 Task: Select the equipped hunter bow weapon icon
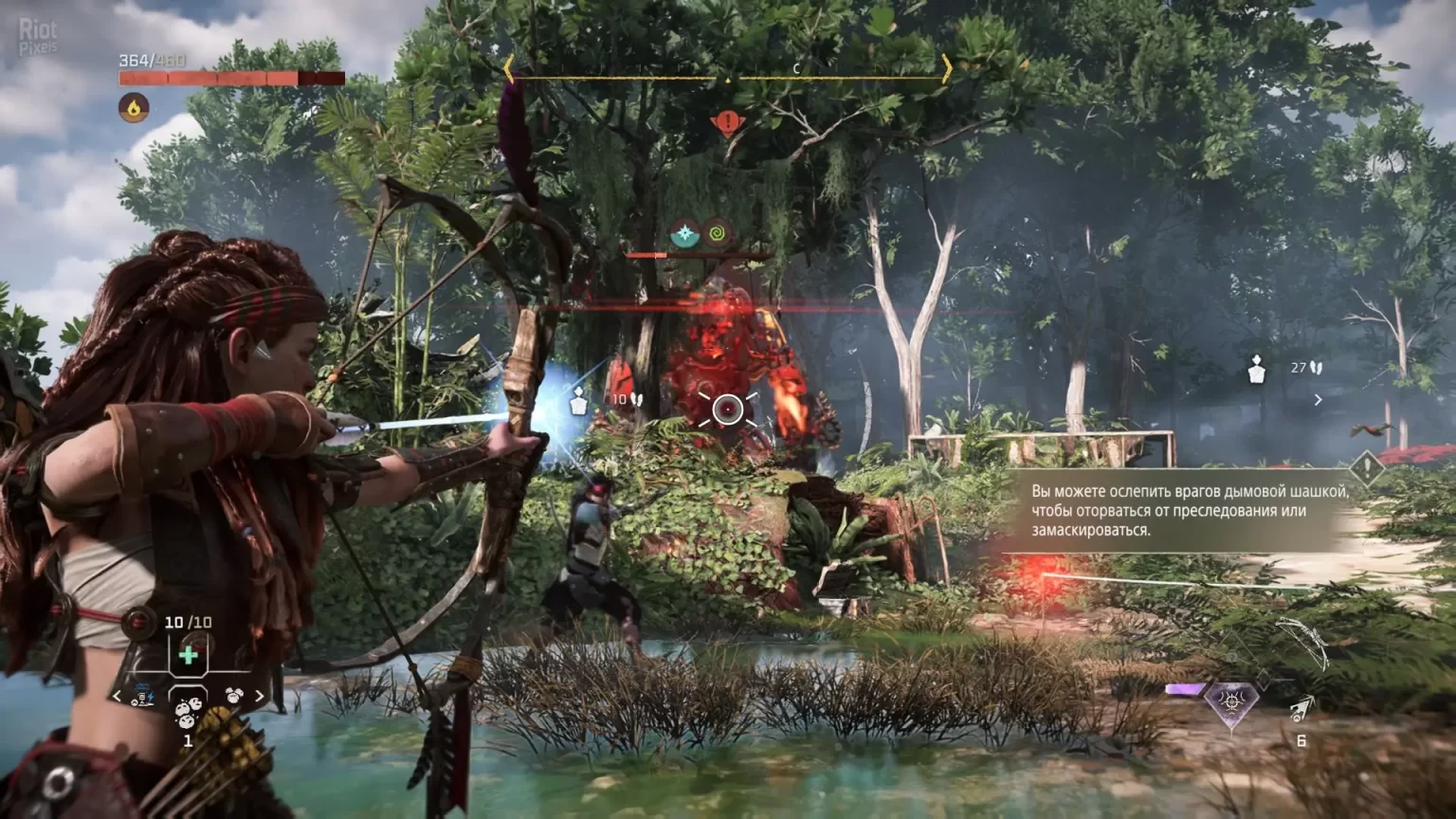coord(1301,642)
